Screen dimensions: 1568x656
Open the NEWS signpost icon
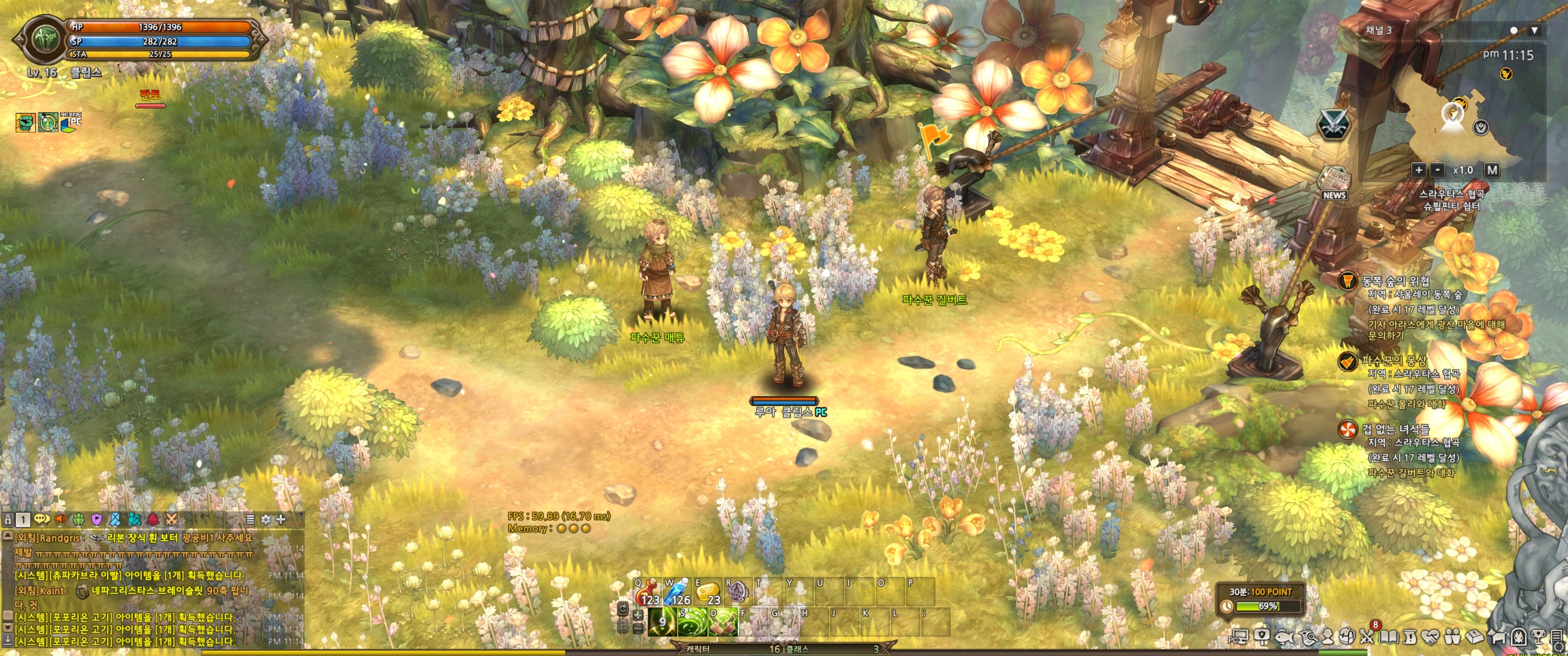(1334, 183)
